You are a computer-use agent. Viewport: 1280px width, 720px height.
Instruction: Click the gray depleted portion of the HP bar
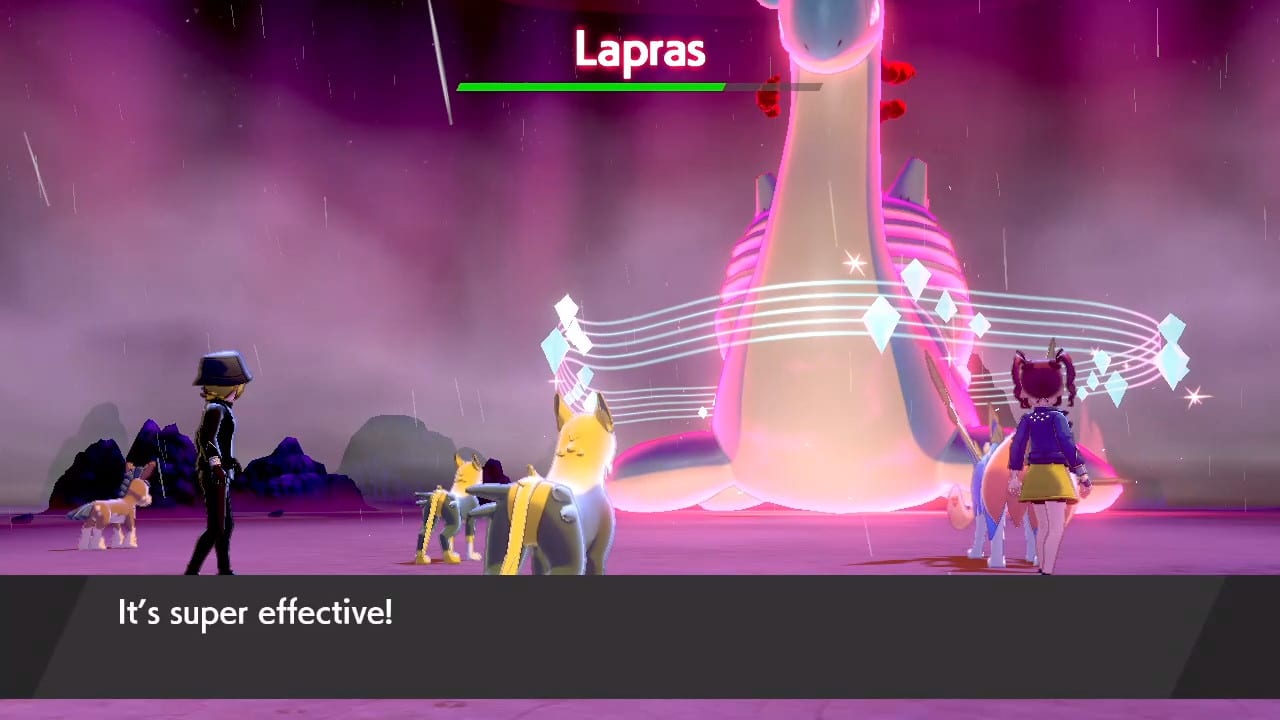(775, 87)
